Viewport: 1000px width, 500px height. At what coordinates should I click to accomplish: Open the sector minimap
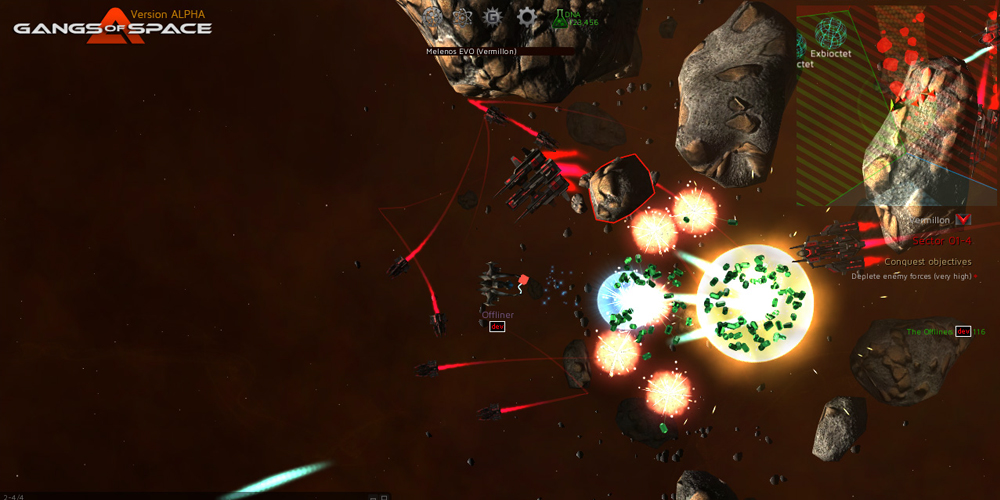pos(897,105)
